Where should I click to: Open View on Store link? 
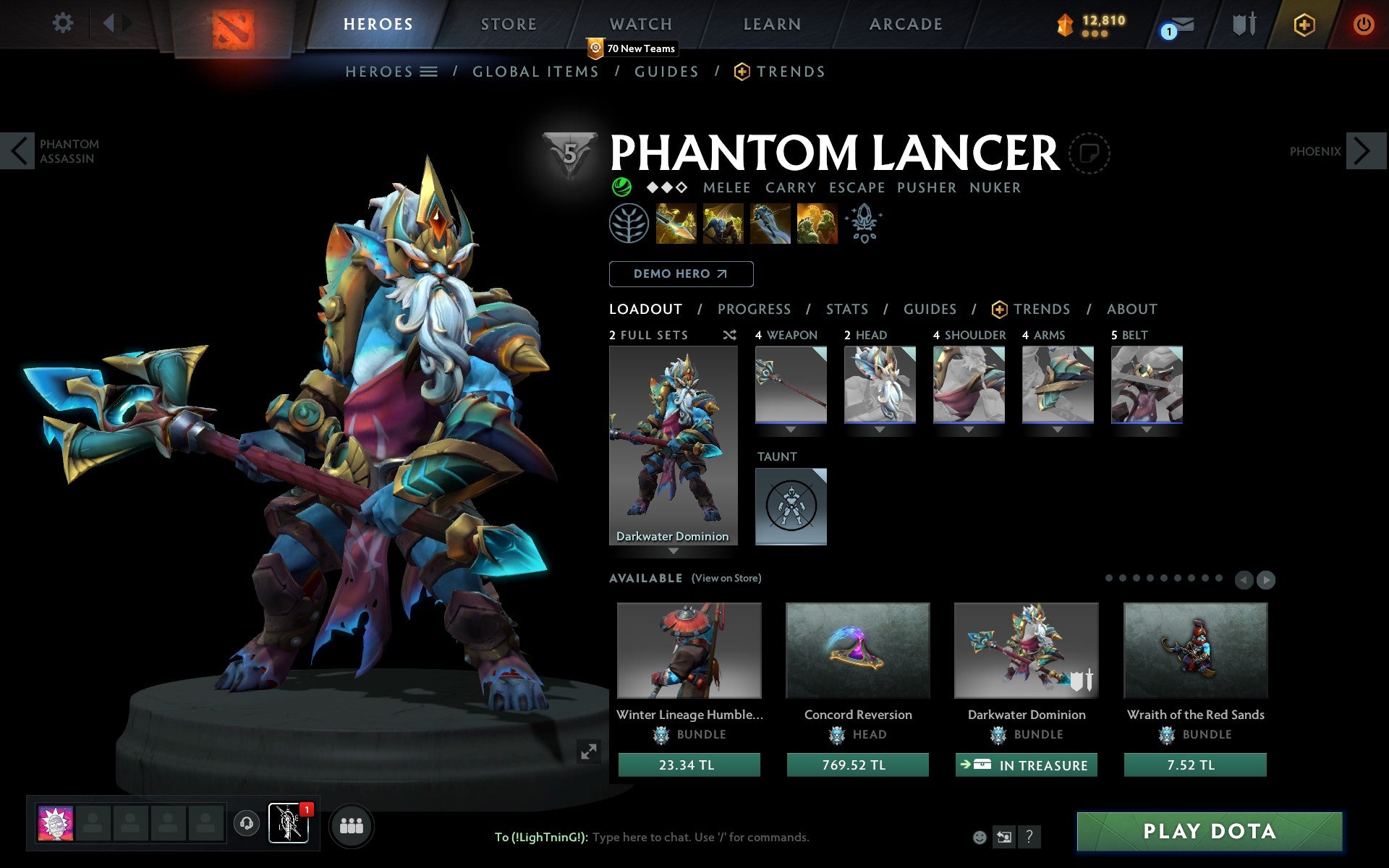[x=726, y=578]
